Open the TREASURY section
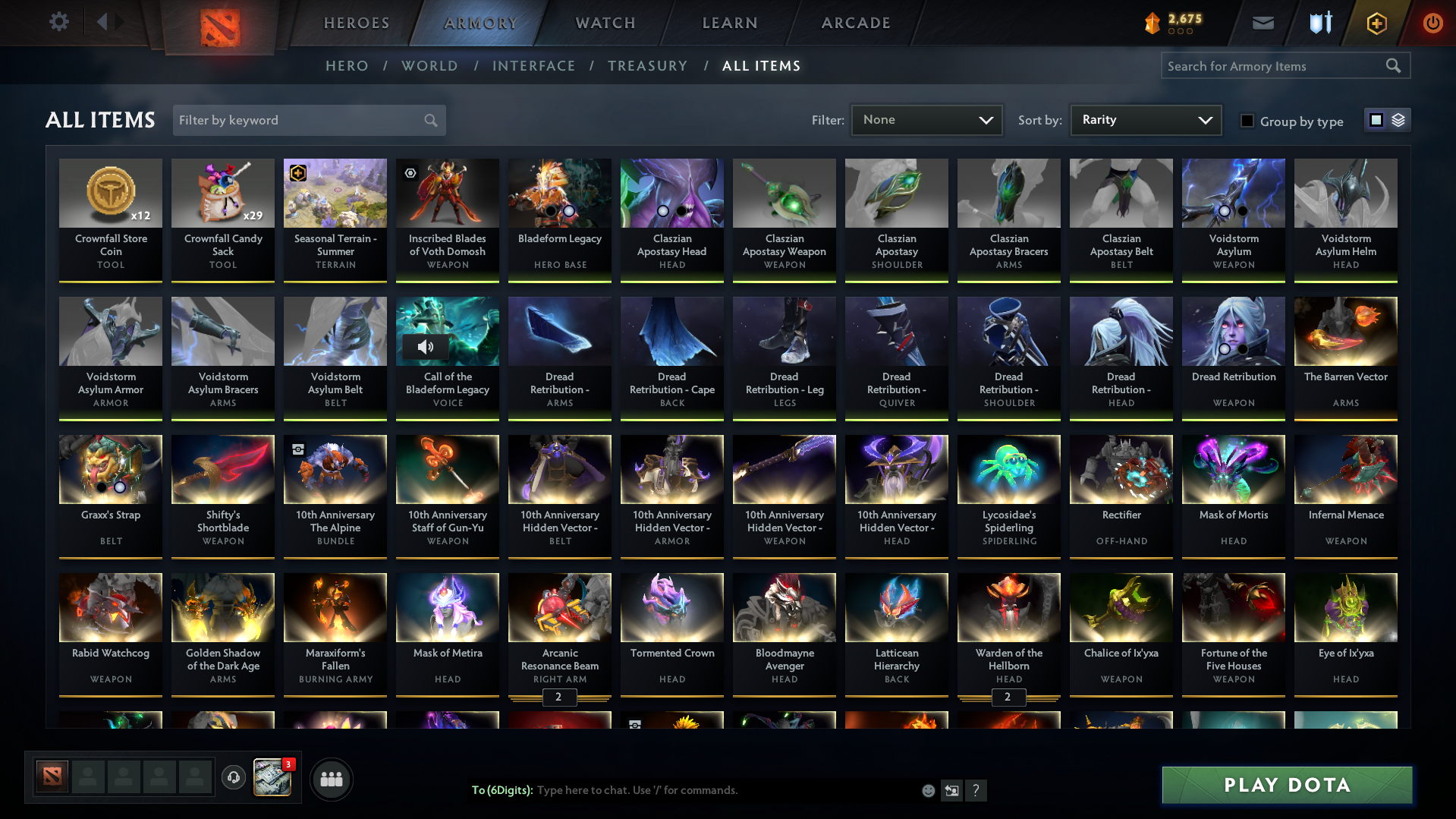The height and width of the screenshot is (819, 1456). pyautogui.click(x=647, y=66)
